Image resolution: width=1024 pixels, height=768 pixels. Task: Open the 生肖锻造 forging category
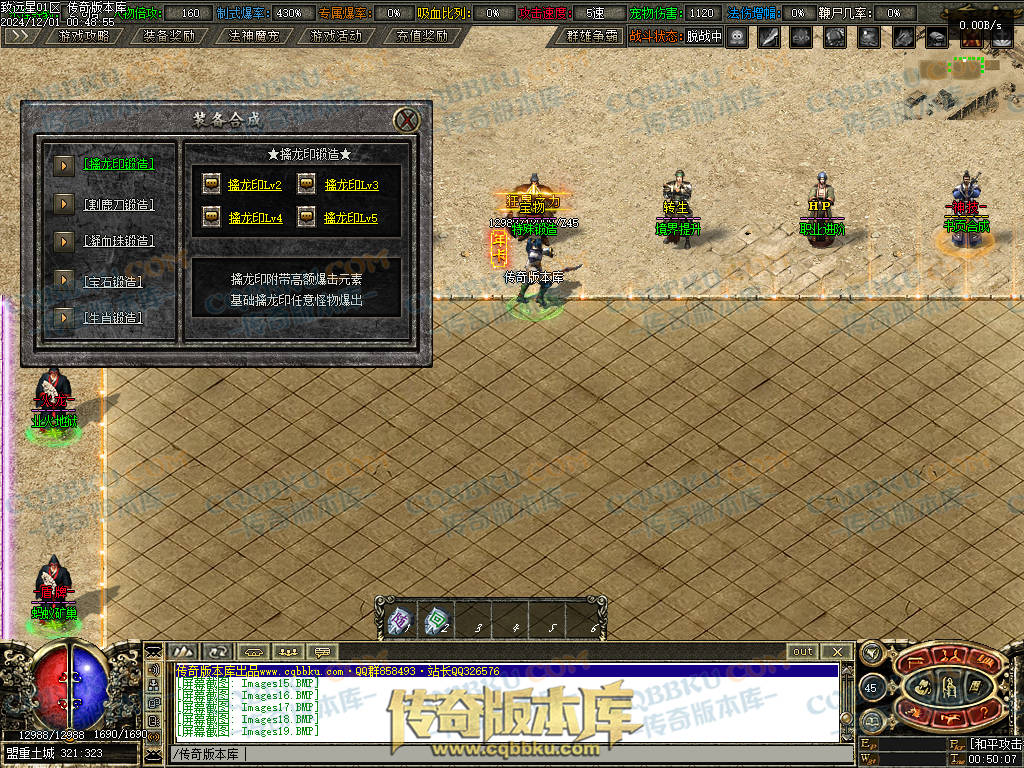112,318
